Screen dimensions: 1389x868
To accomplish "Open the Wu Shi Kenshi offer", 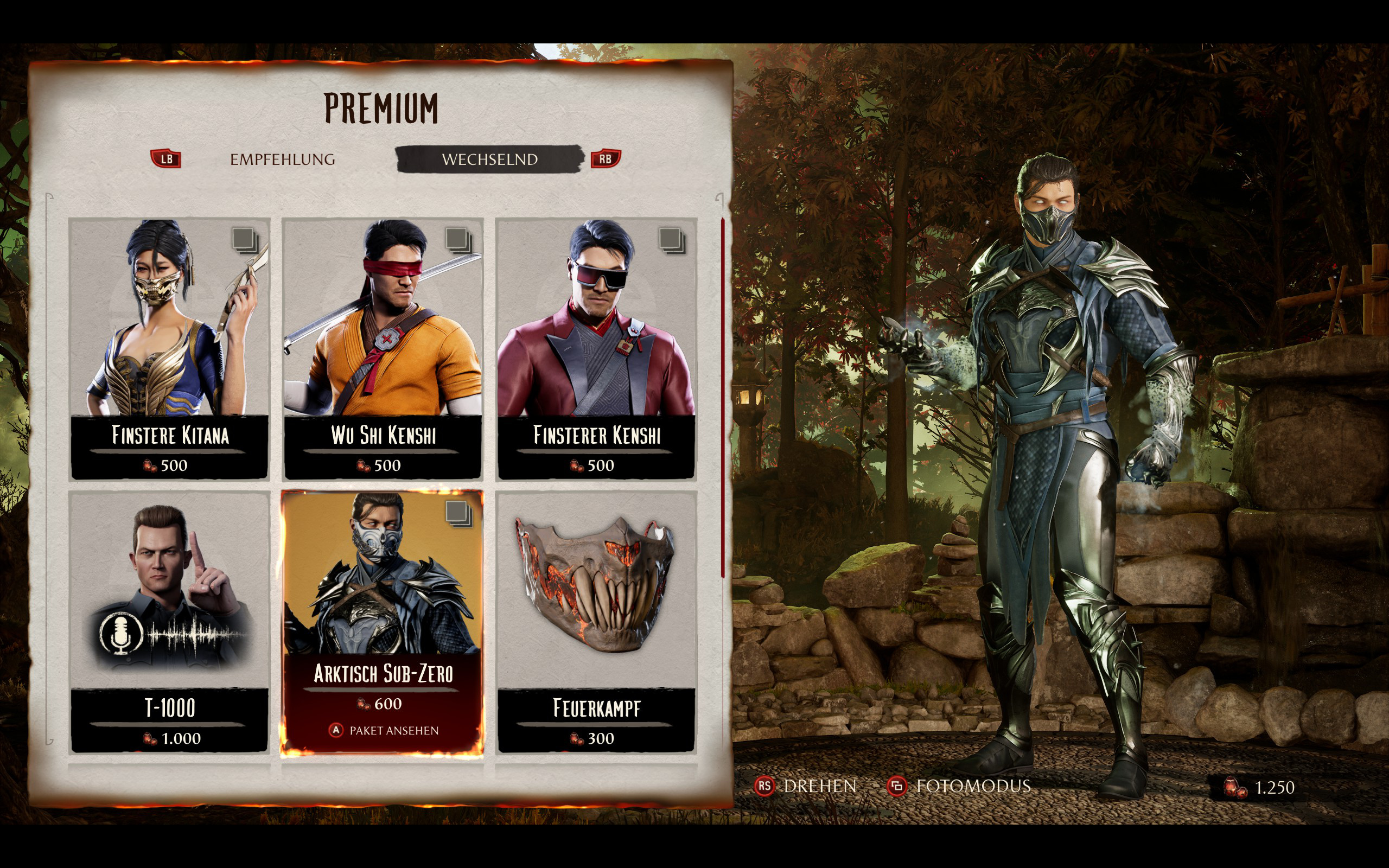I will [383, 348].
